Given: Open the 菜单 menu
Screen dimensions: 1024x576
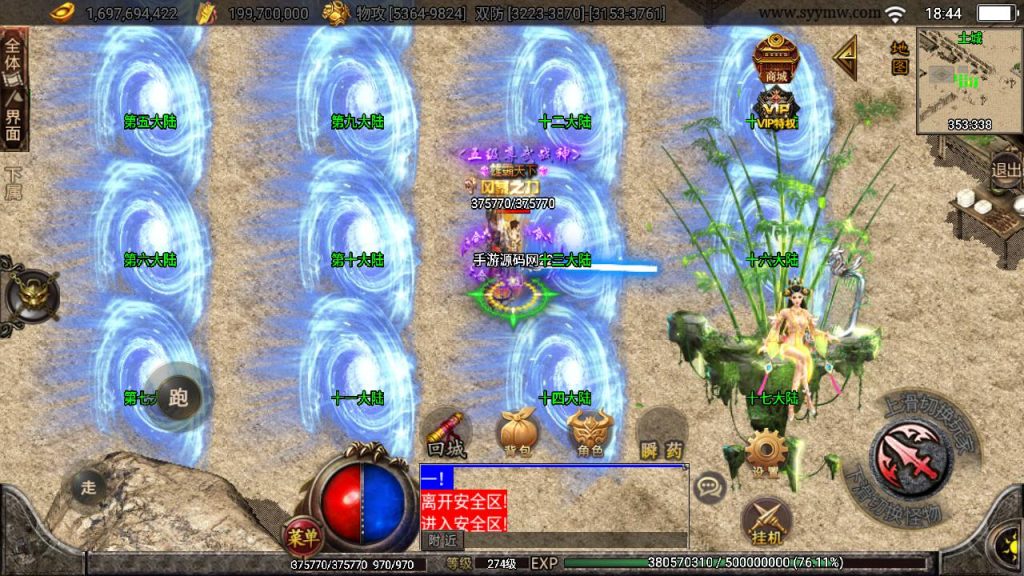Looking at the screenshot, I should click(302, 536).
